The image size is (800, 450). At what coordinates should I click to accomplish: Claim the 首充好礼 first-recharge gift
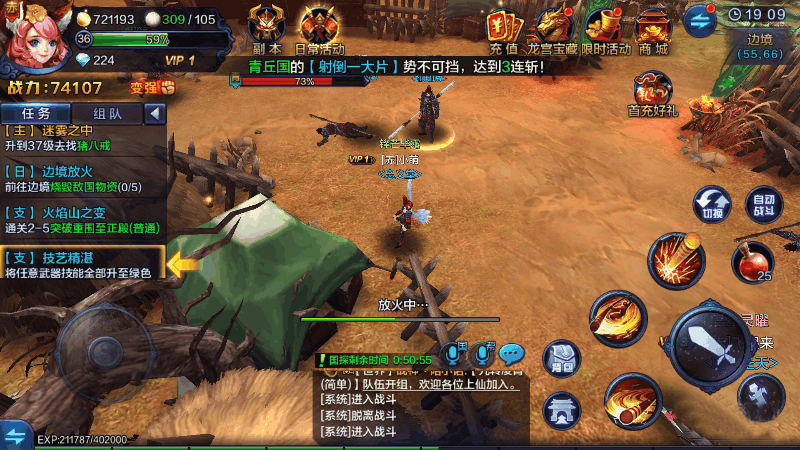pyautogui.click(x=653, y=93)
